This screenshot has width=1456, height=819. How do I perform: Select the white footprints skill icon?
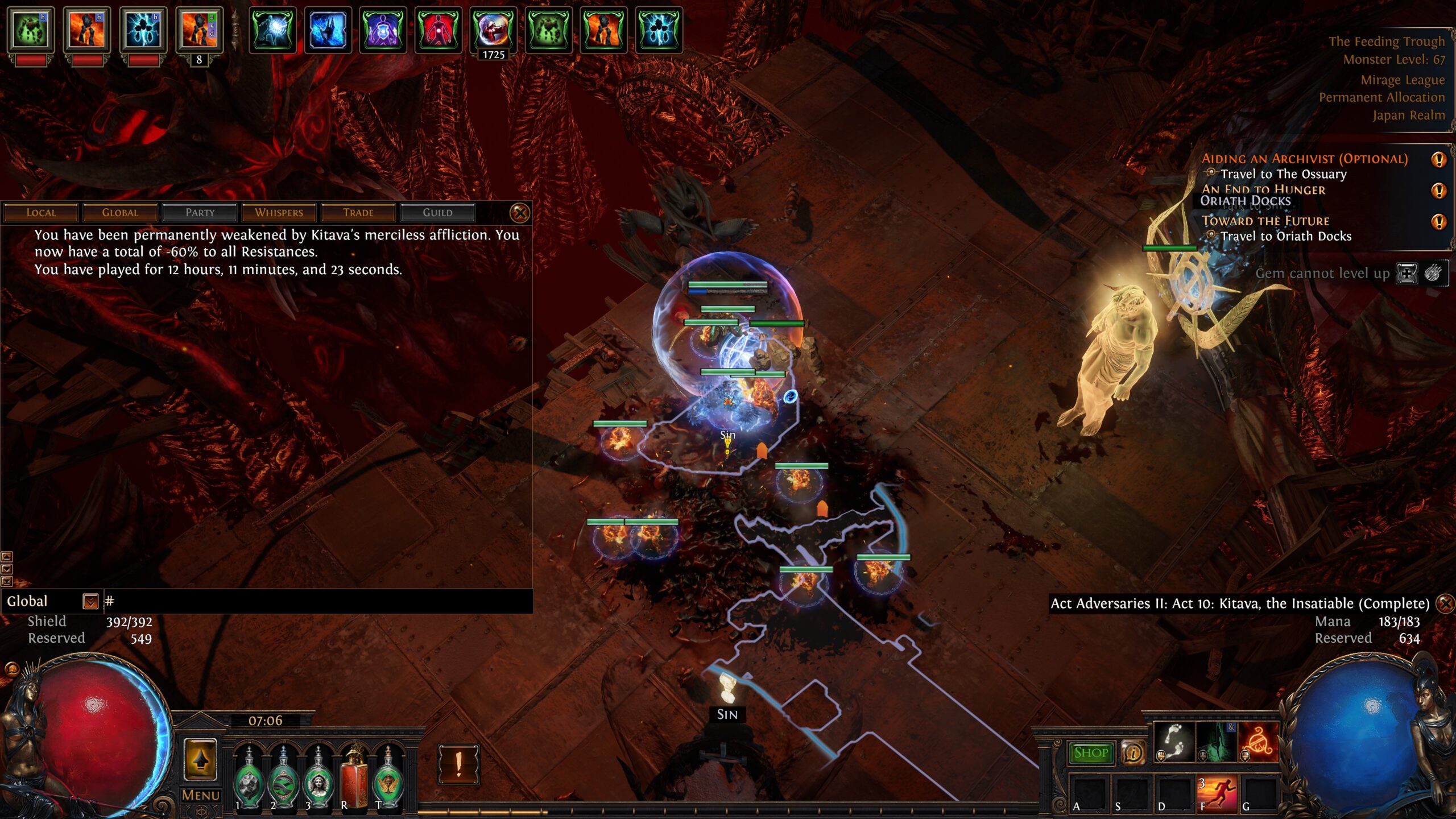click(x=1174, y=742)
